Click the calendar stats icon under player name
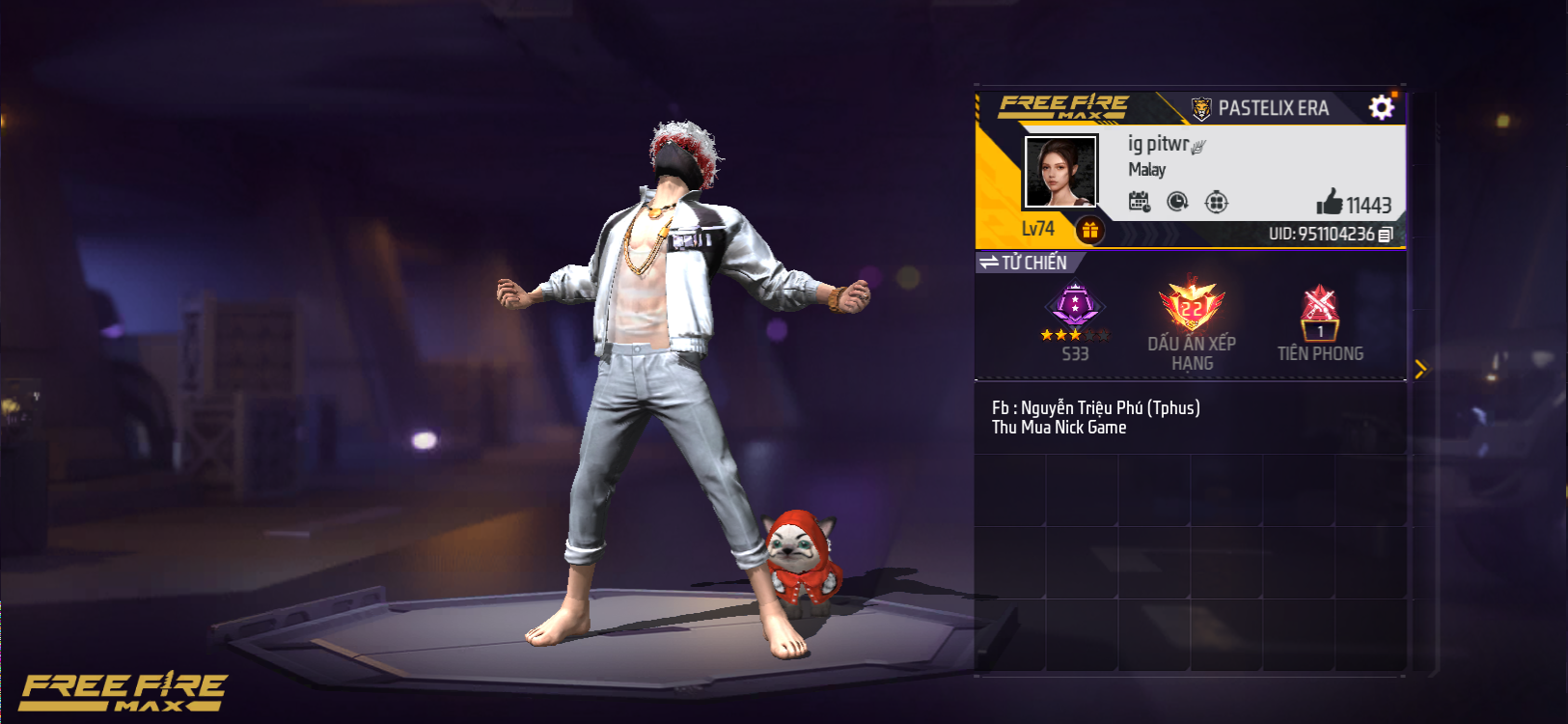 point(1139,202)
